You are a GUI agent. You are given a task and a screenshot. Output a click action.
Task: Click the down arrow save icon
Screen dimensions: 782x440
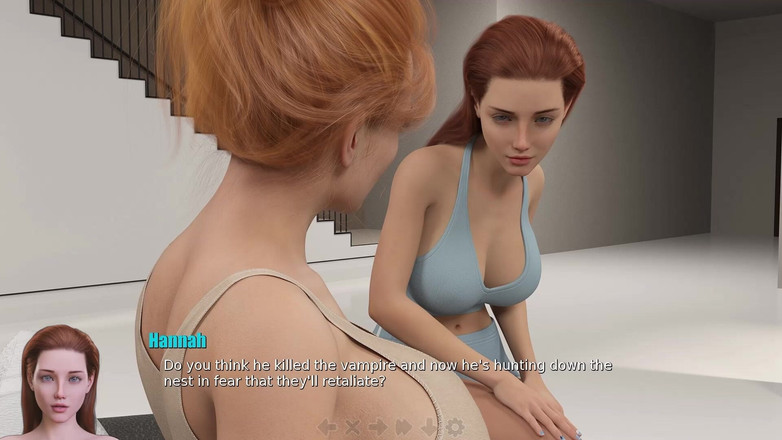pyautogui.click(x=429, y=427)
